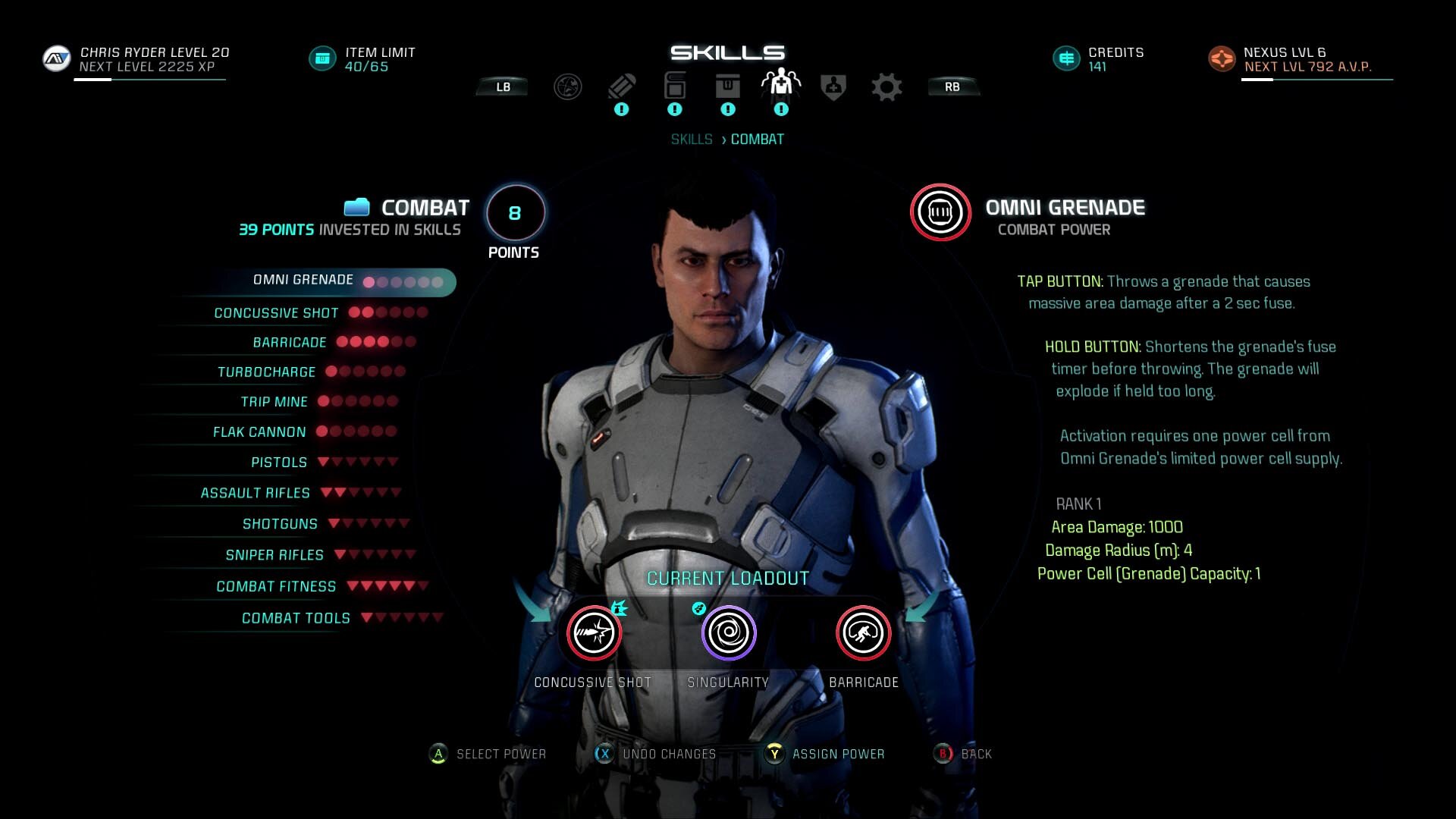Open the Sniper Rifles skill
The width and height of the screenshot is (1456, 819).
point(275,555)
